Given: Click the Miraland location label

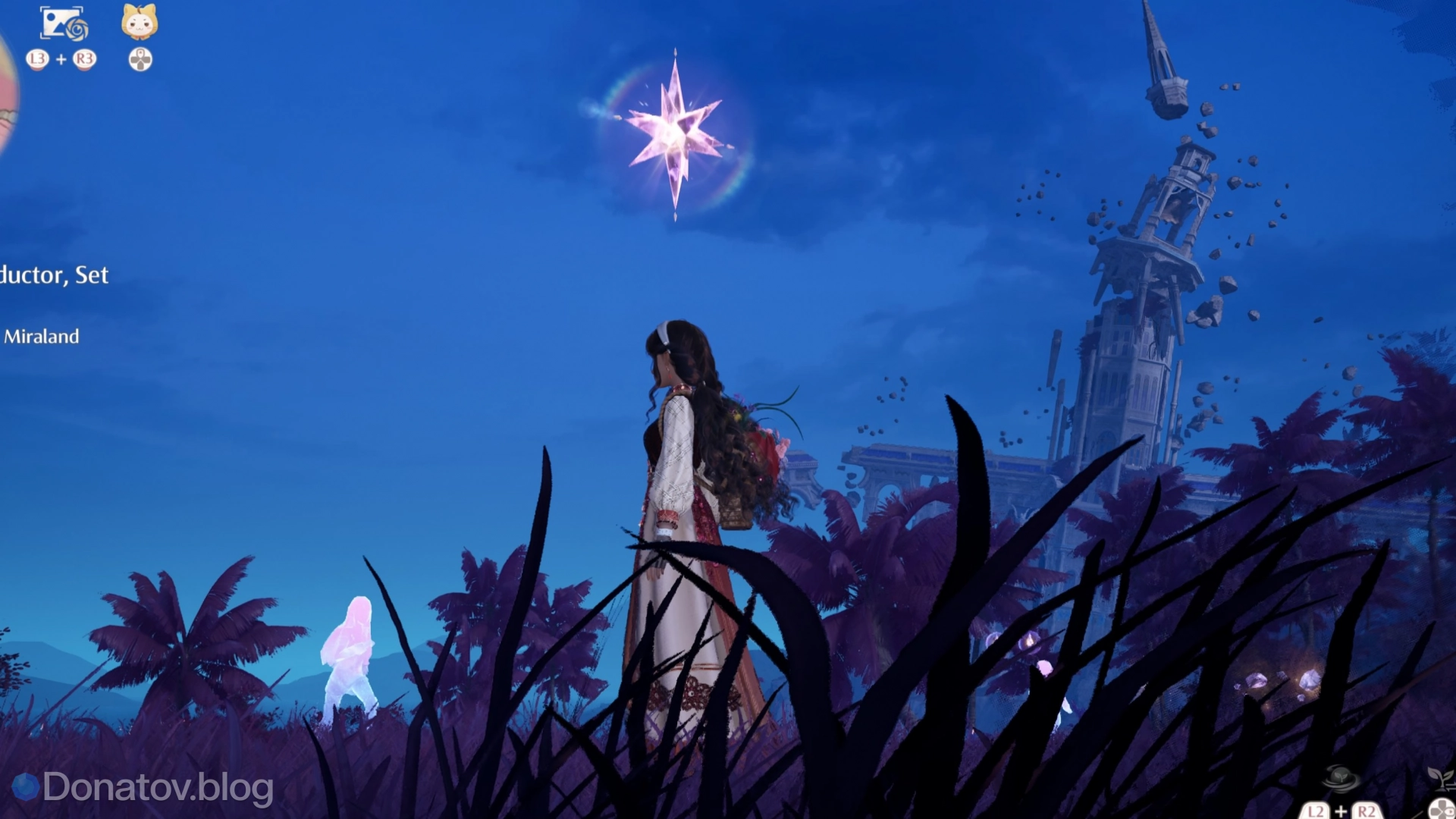Looking at the screenshot, I should [x=42, y=336].
